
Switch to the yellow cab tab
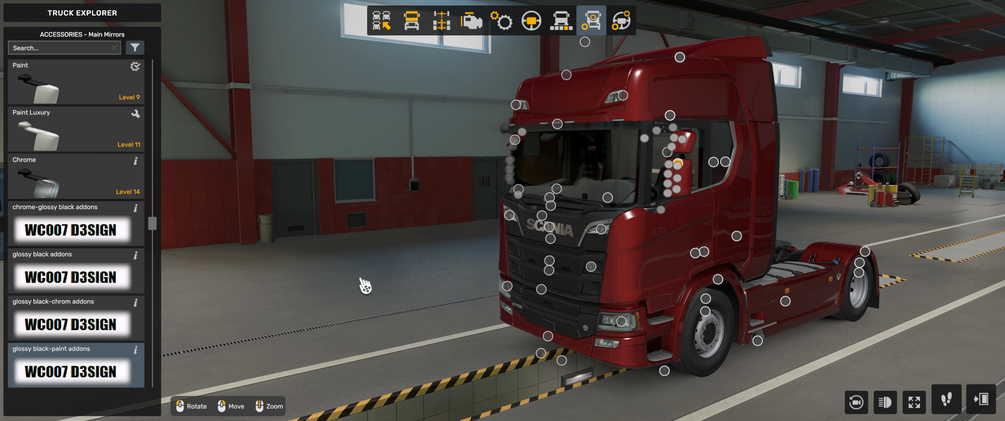[x=411, y=20]
